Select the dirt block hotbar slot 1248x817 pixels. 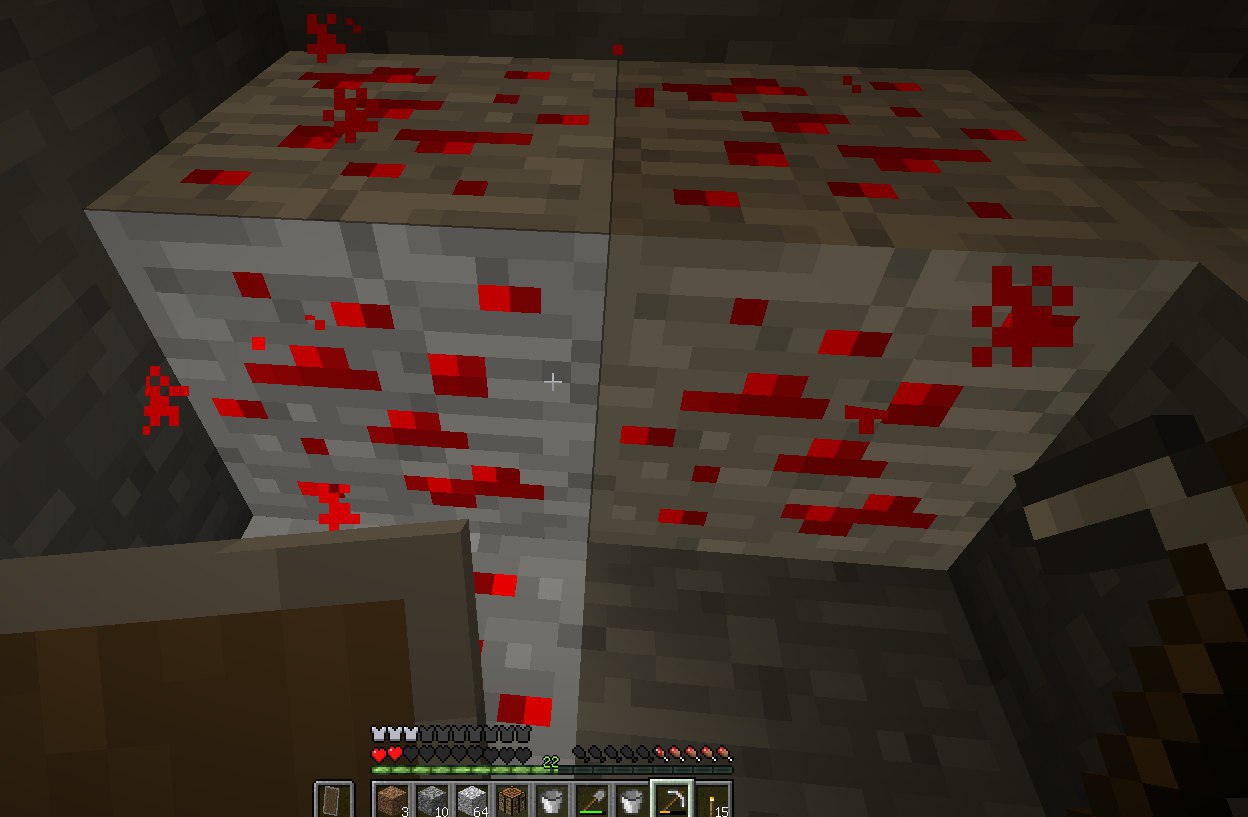pyautogui.click(x=392, y=800)
